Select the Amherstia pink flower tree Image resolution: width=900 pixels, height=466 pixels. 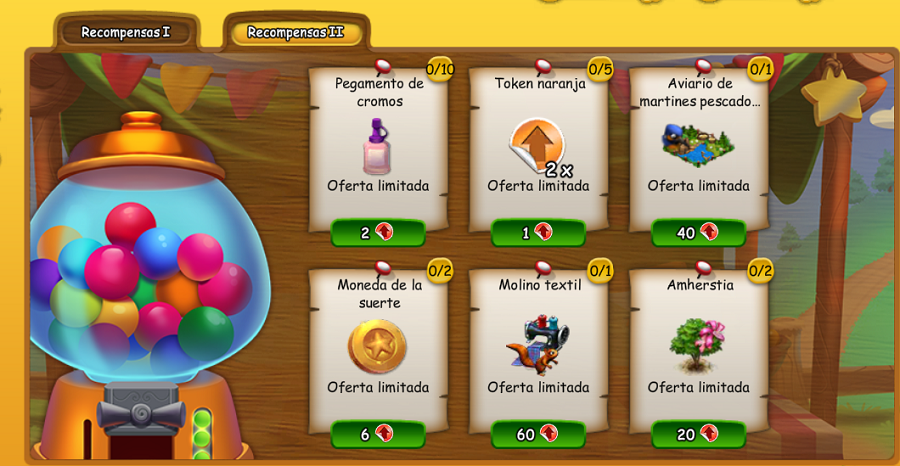(698, 345)
